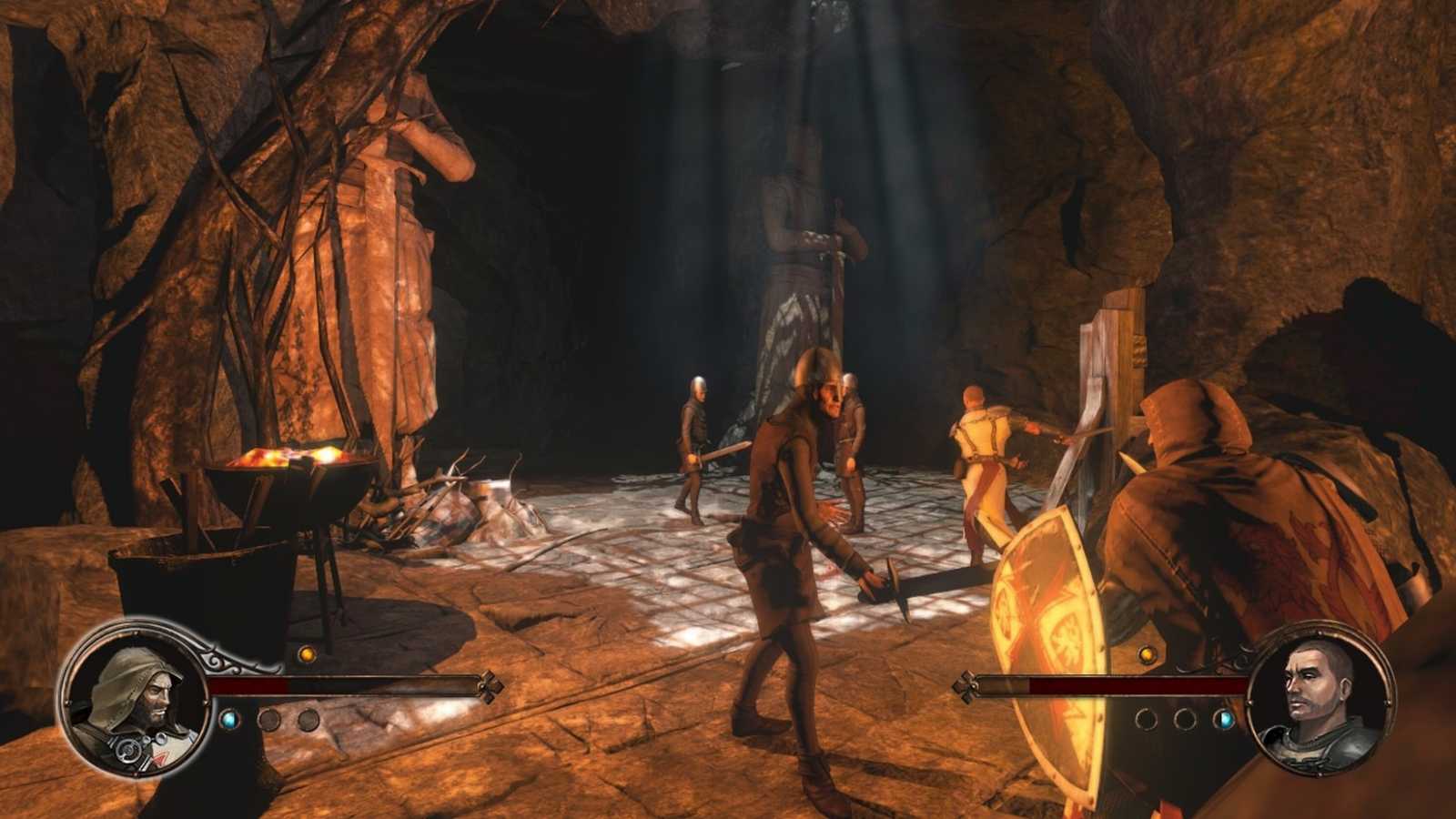Click the ornate scrollwork on the left portrait frame
The image size is (1456, 819).
[219, 662]
